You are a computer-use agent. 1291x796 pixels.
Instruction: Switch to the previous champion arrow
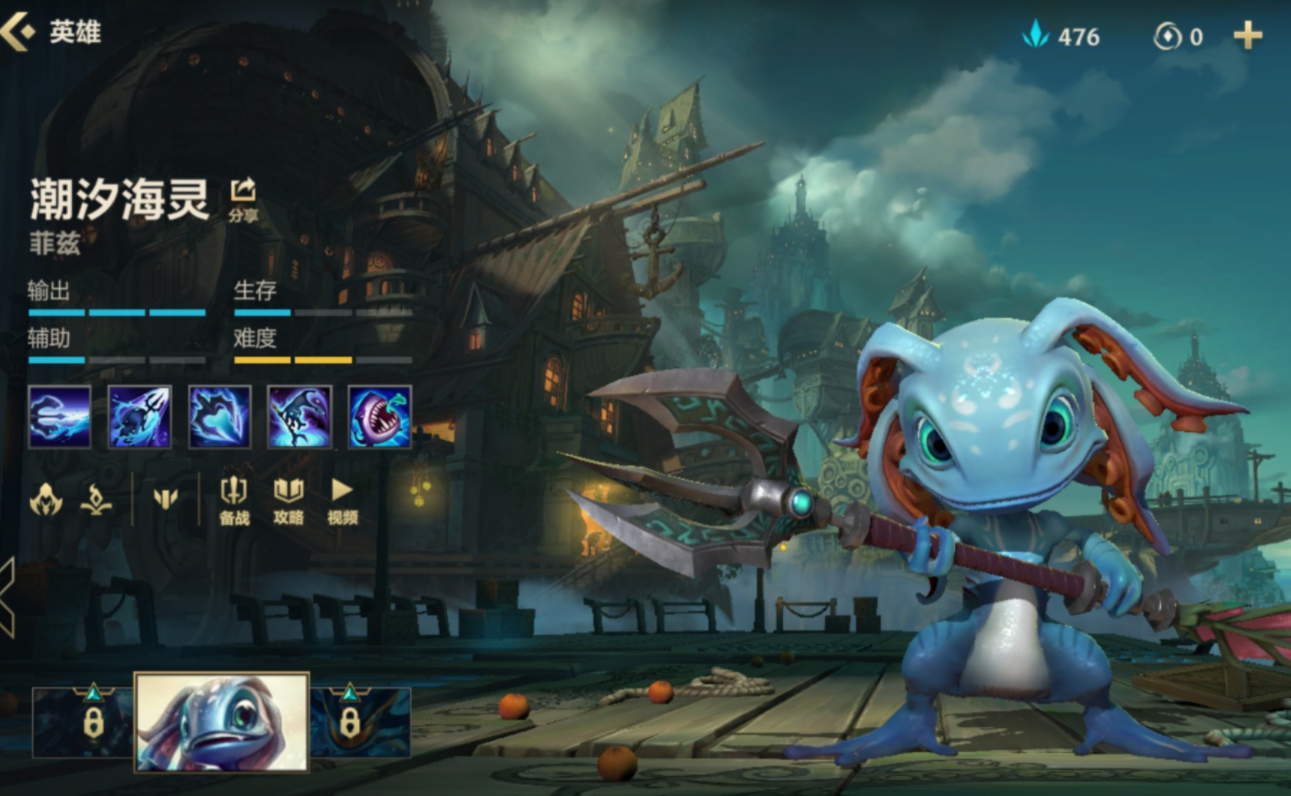[7, 596]
